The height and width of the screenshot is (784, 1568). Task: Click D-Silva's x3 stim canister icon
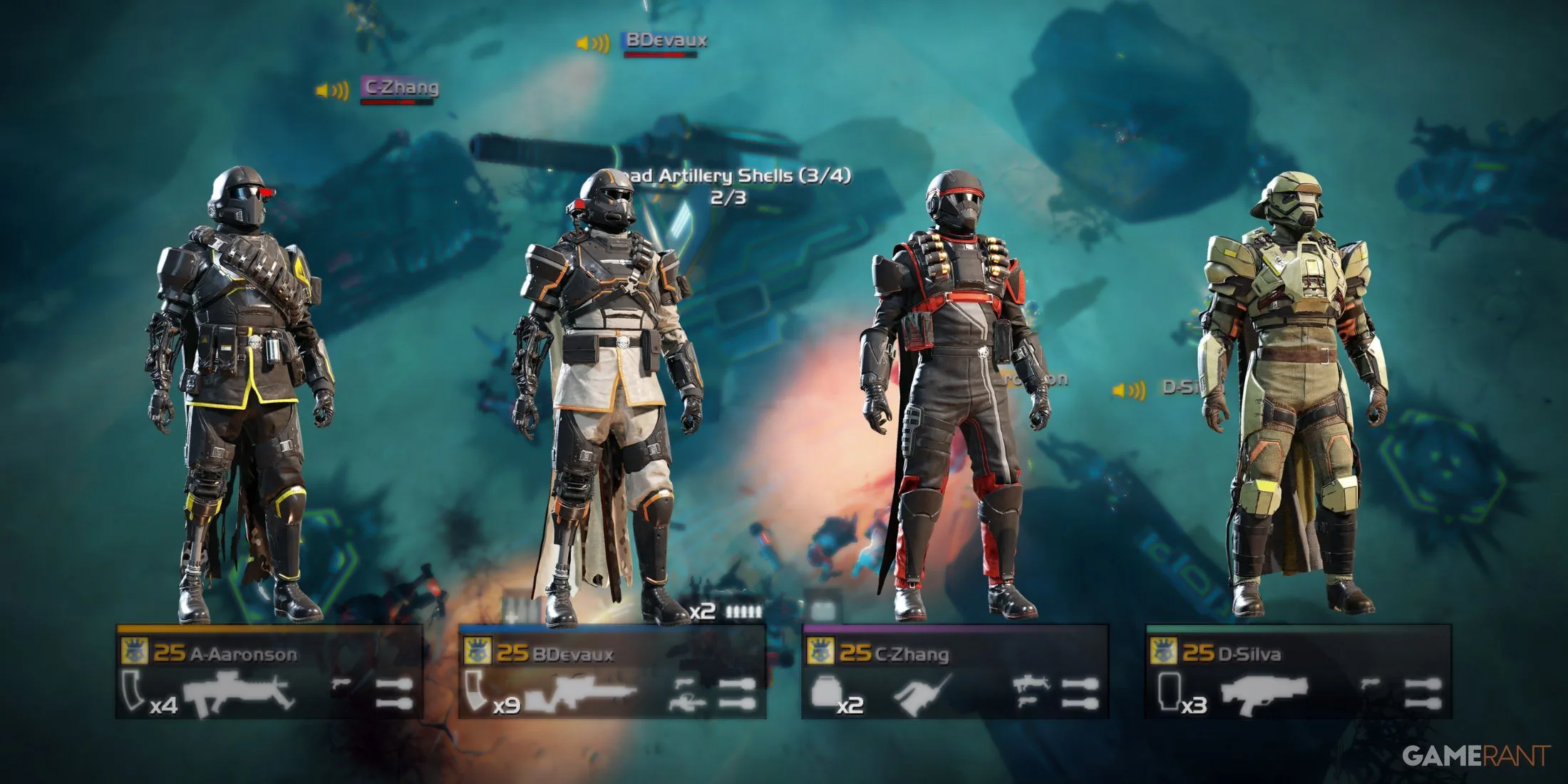[1168, 693]
